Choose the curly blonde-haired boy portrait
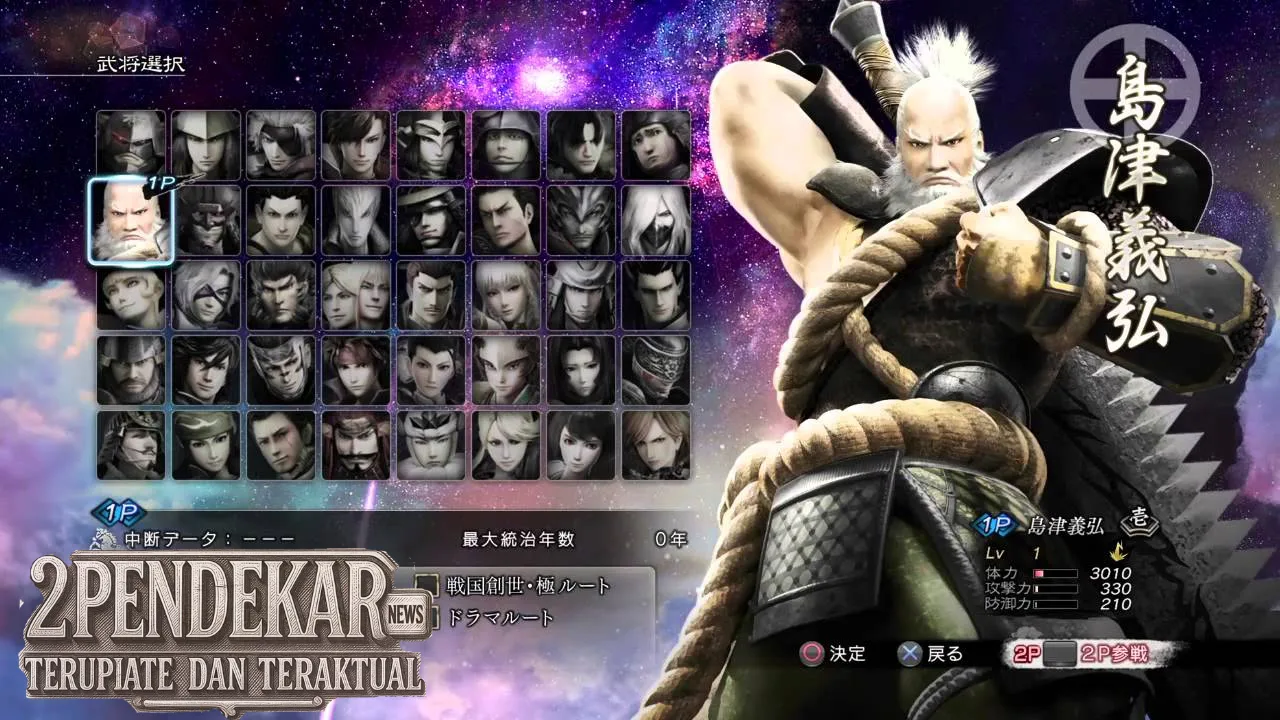The height and width of the screenshot is (720, 1280). (131, 296)
